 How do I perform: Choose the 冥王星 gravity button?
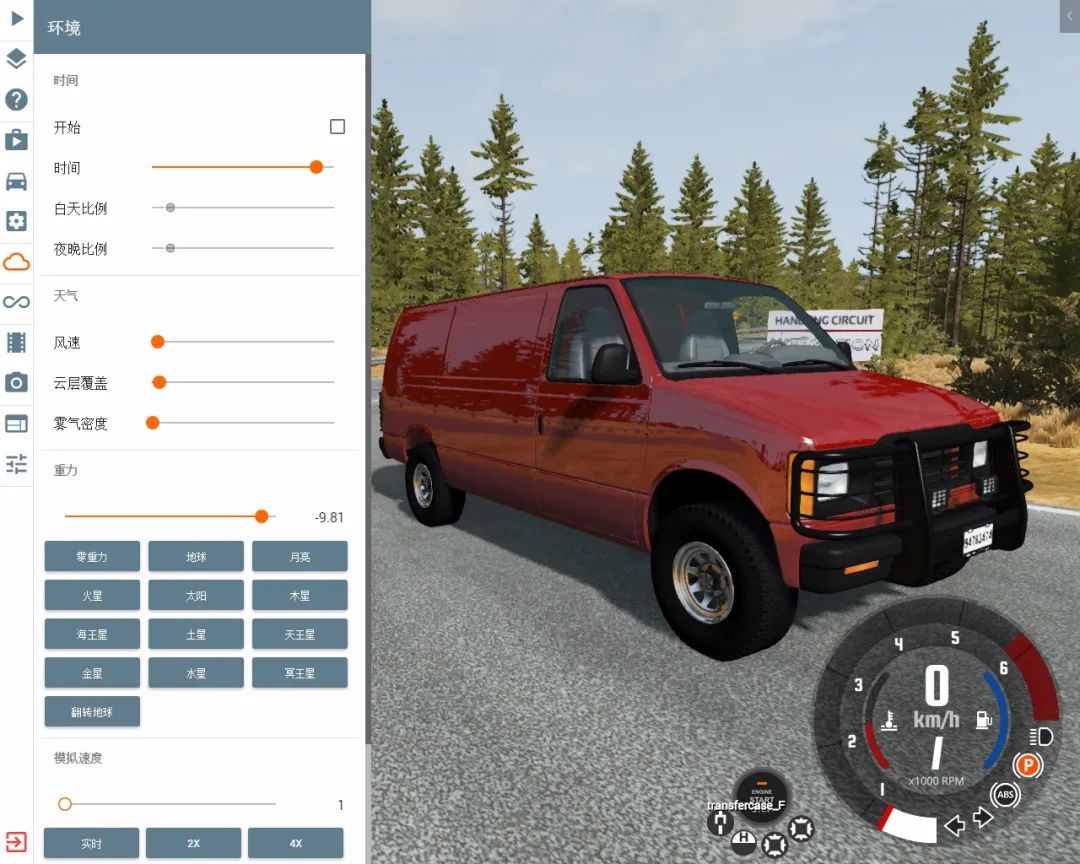(299, 673)
